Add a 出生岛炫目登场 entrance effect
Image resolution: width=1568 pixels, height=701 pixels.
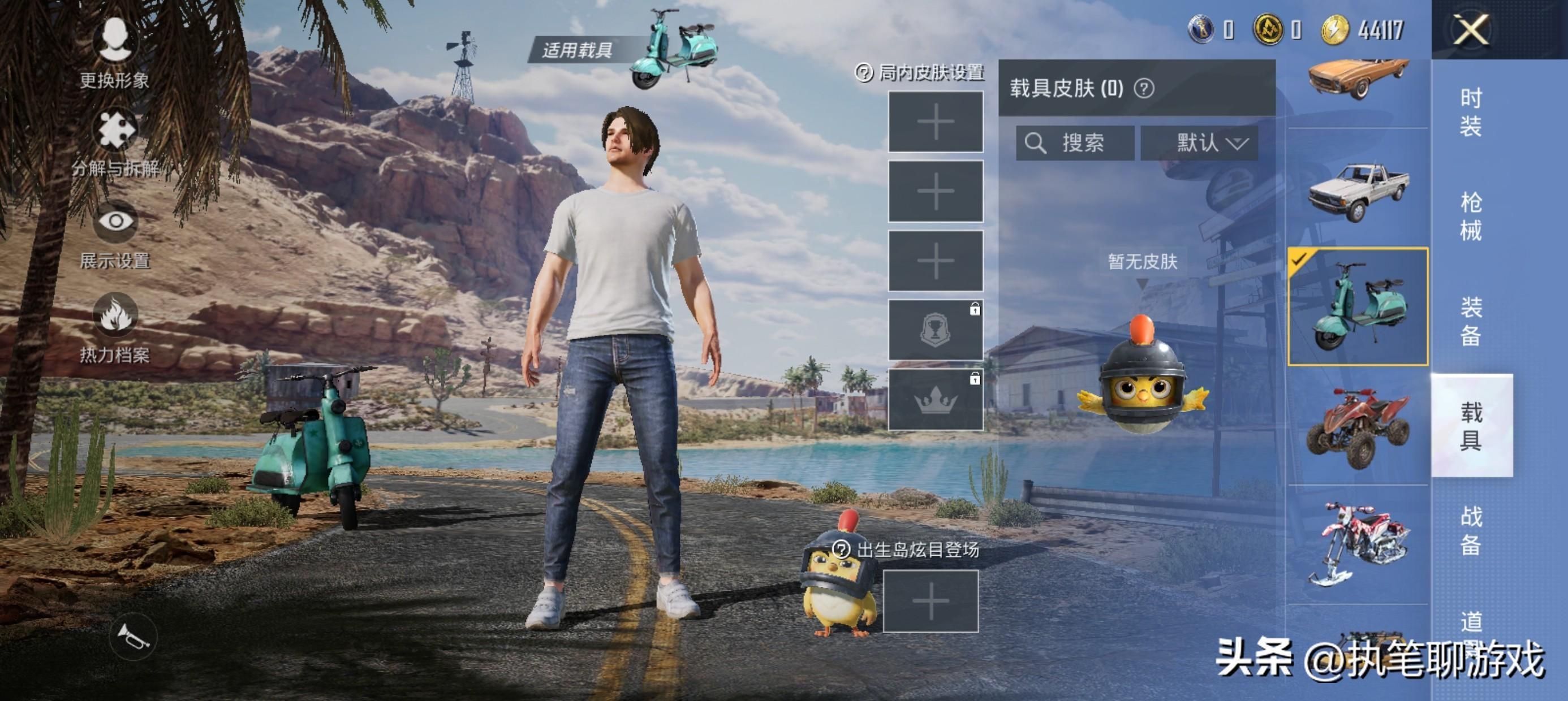[x=931, y=601]
